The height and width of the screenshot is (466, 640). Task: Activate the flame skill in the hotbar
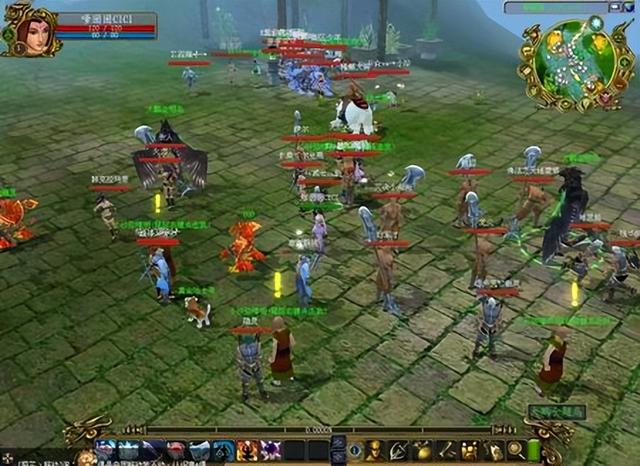pyautogui.click(x=246, y=451)
